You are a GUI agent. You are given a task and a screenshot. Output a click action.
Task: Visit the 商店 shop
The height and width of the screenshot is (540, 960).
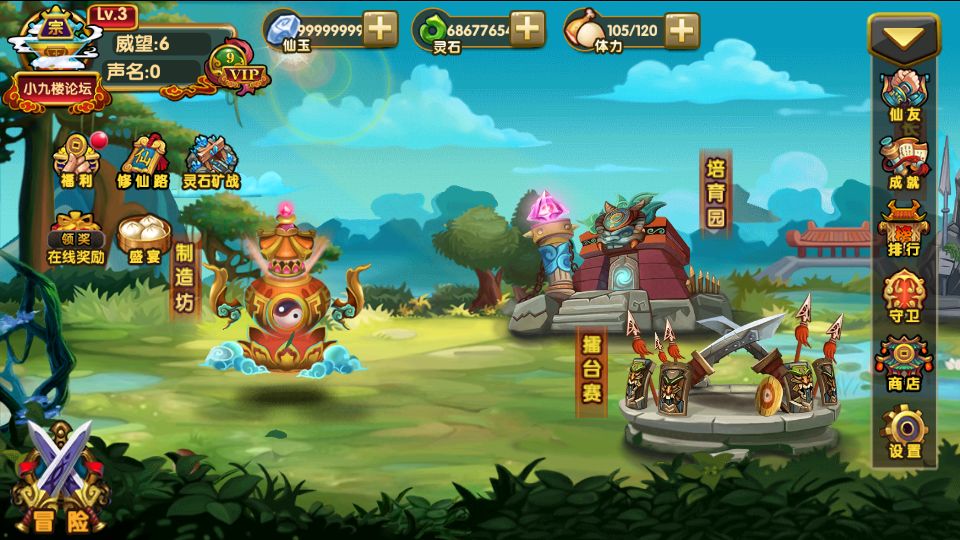tap(904, 363)
